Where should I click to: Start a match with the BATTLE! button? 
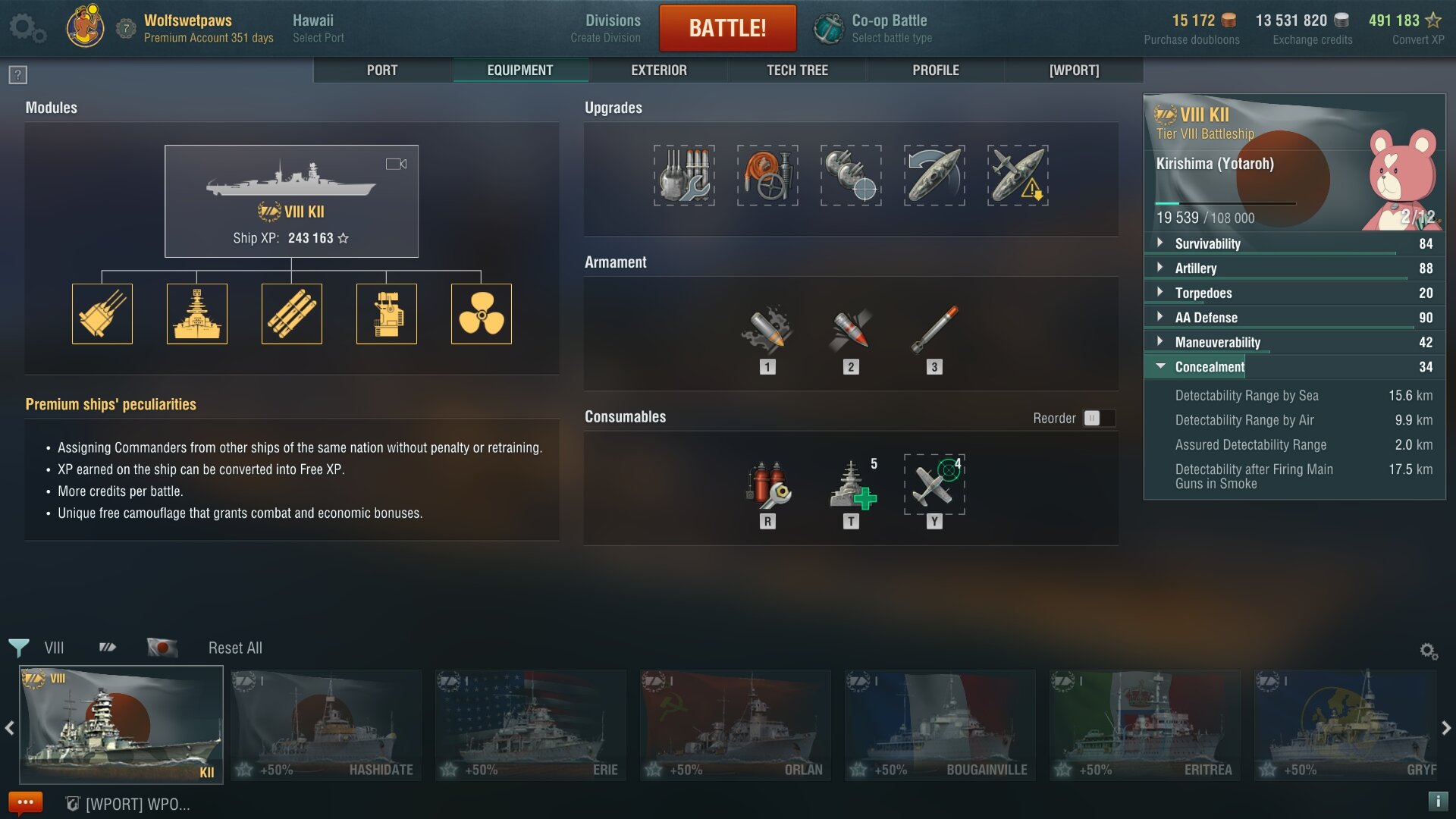(x=727, y=28)
